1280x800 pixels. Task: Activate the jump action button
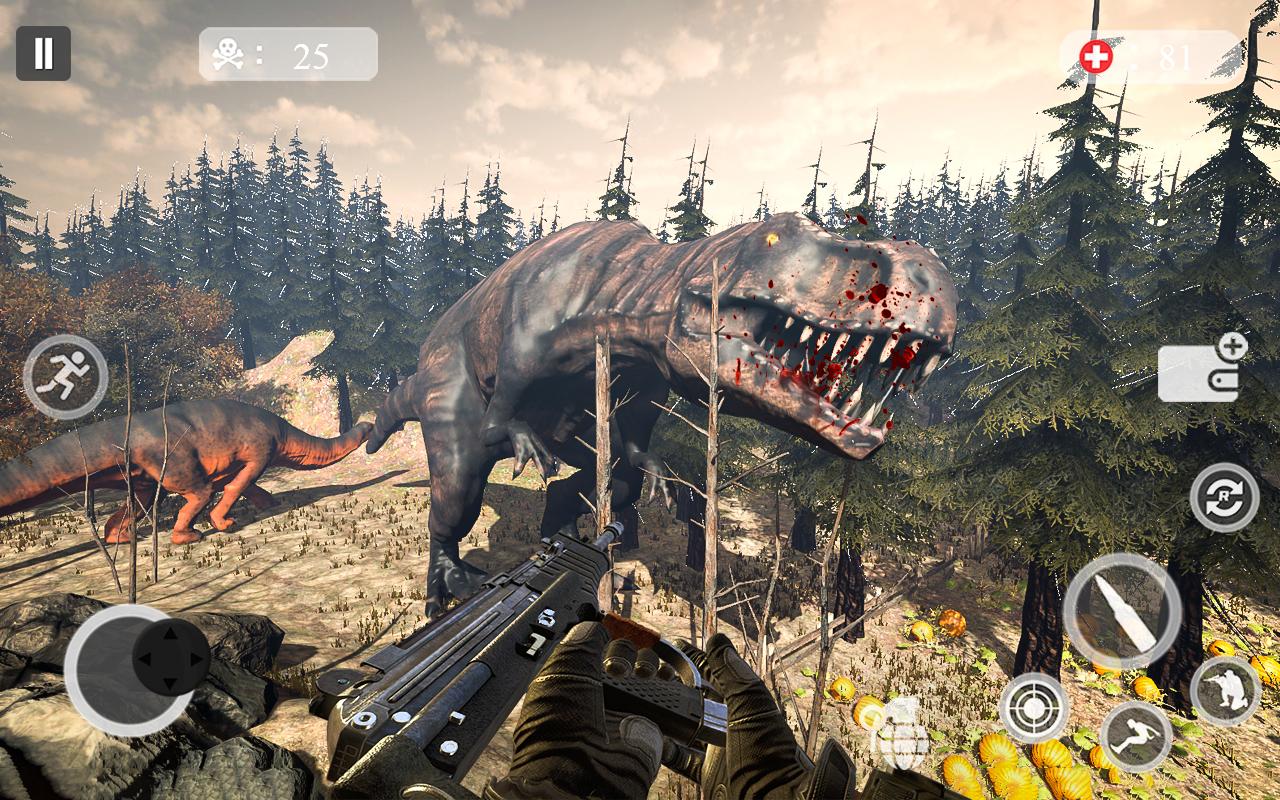(x=1135, y=736)
